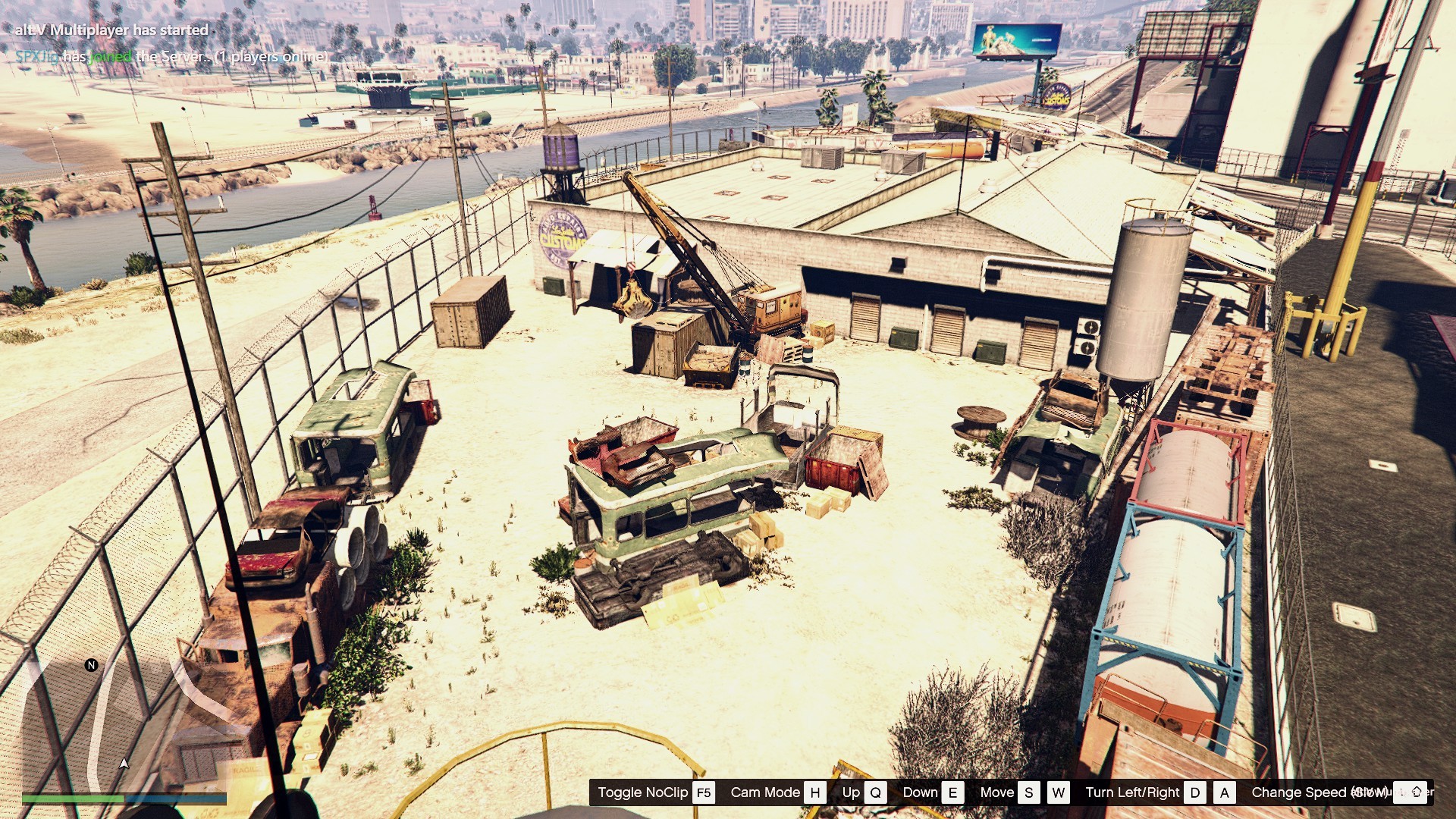Select the north compass marker on minimap
The image size is (1456, 819).
pos(92,665)
